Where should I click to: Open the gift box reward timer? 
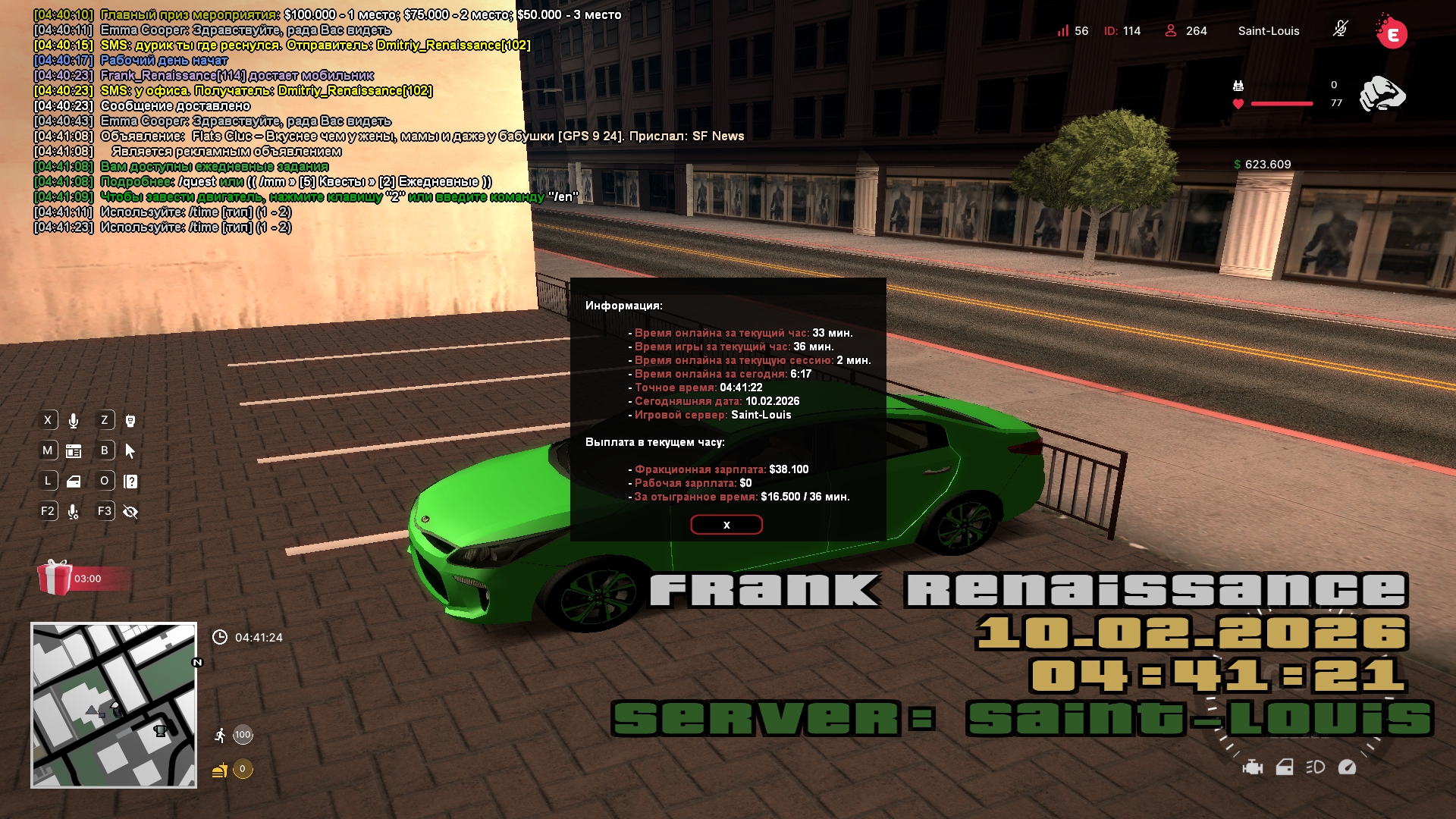[55, 578]
